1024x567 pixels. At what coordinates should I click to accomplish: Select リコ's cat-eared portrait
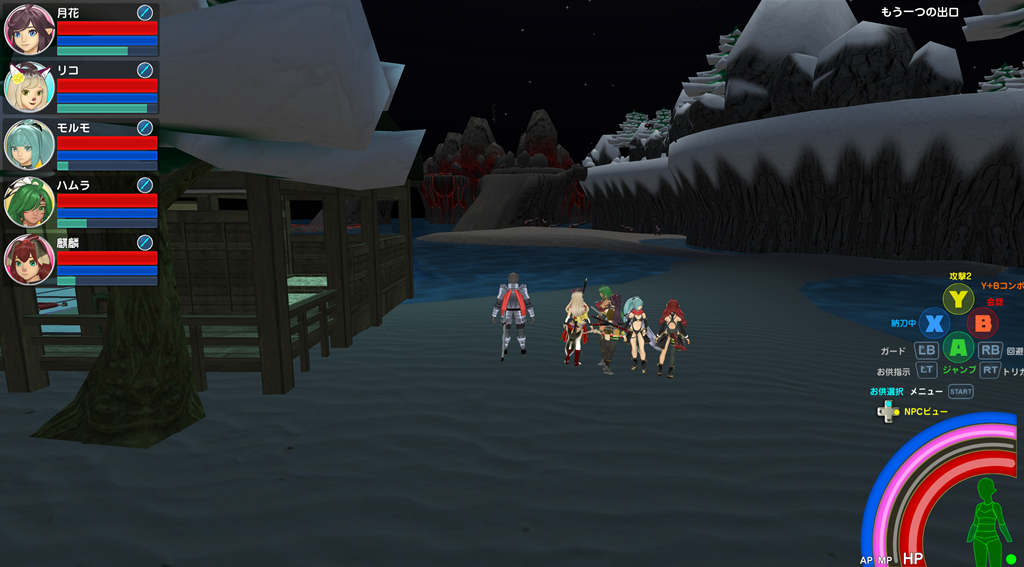point(29,87)
